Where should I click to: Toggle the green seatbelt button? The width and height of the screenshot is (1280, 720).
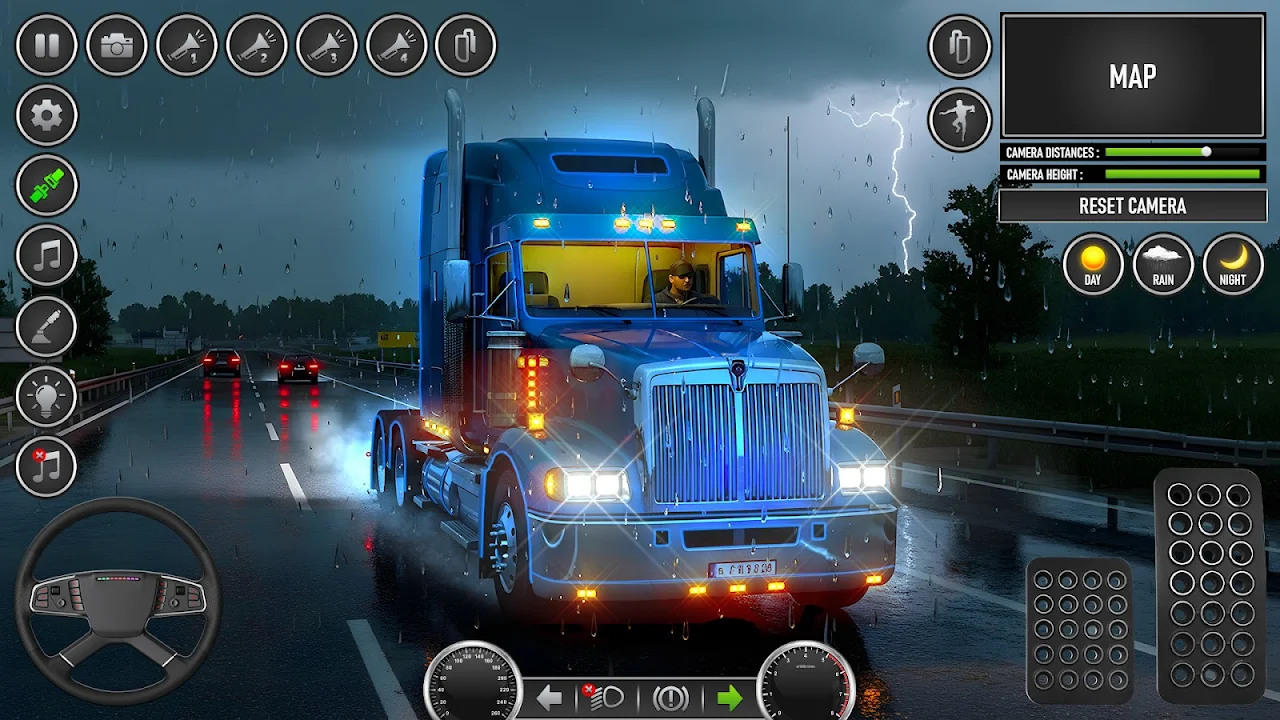click(x=46, y=186)
